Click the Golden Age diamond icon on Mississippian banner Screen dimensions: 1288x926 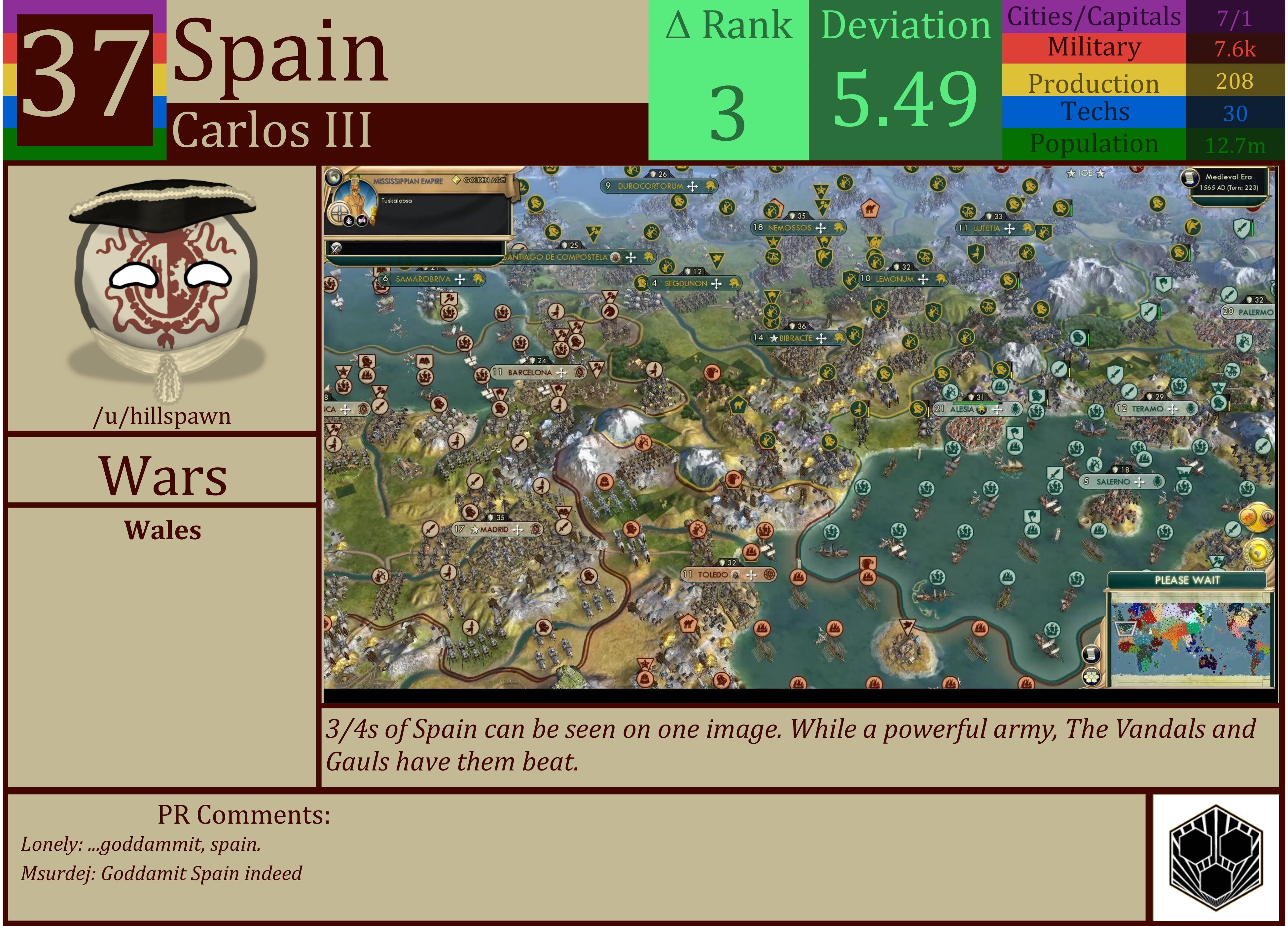click(x=456, y=179)
